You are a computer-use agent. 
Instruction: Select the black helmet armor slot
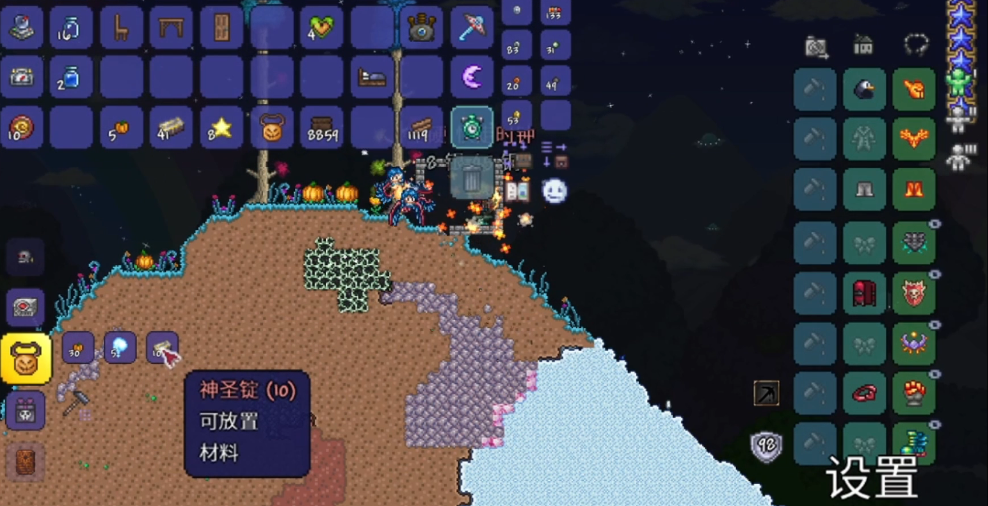coord(864,90)
